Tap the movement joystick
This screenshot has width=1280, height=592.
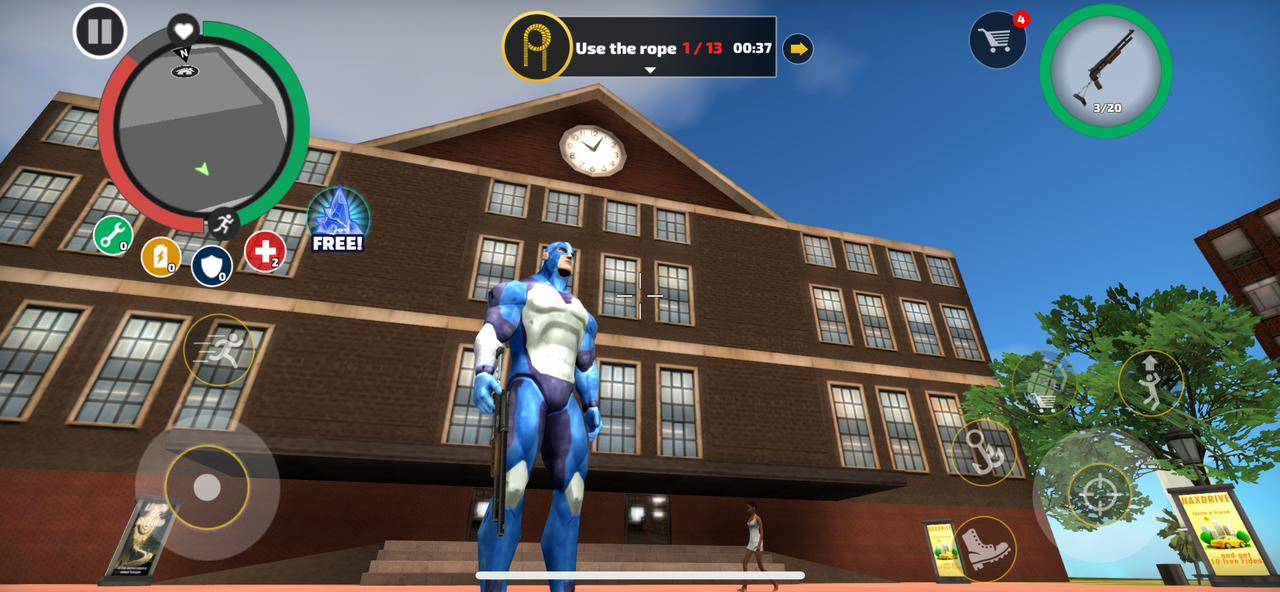(207, 488)
